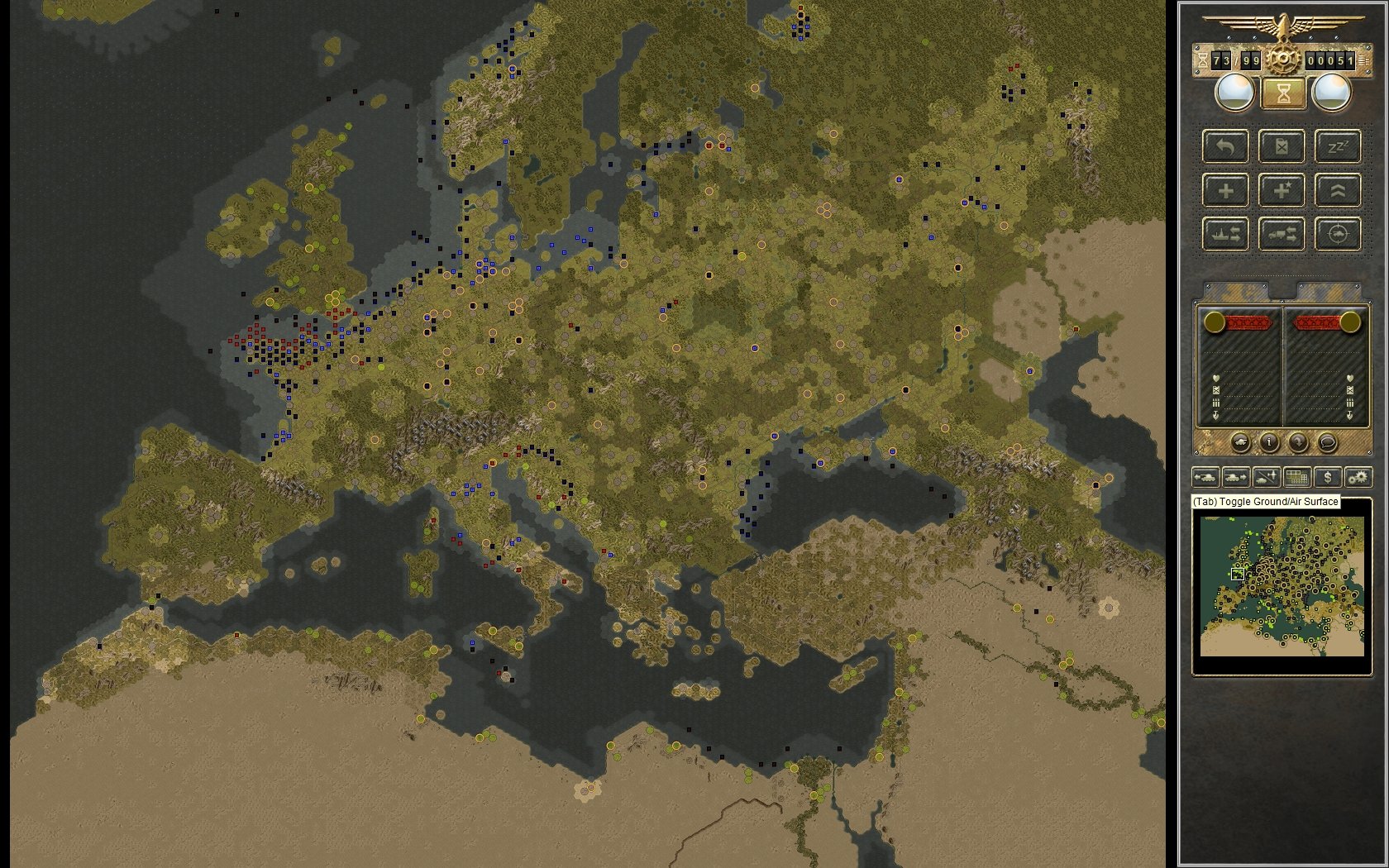End the turn with the hourglass button
1389x868 pixels.
coord(1283,93)
